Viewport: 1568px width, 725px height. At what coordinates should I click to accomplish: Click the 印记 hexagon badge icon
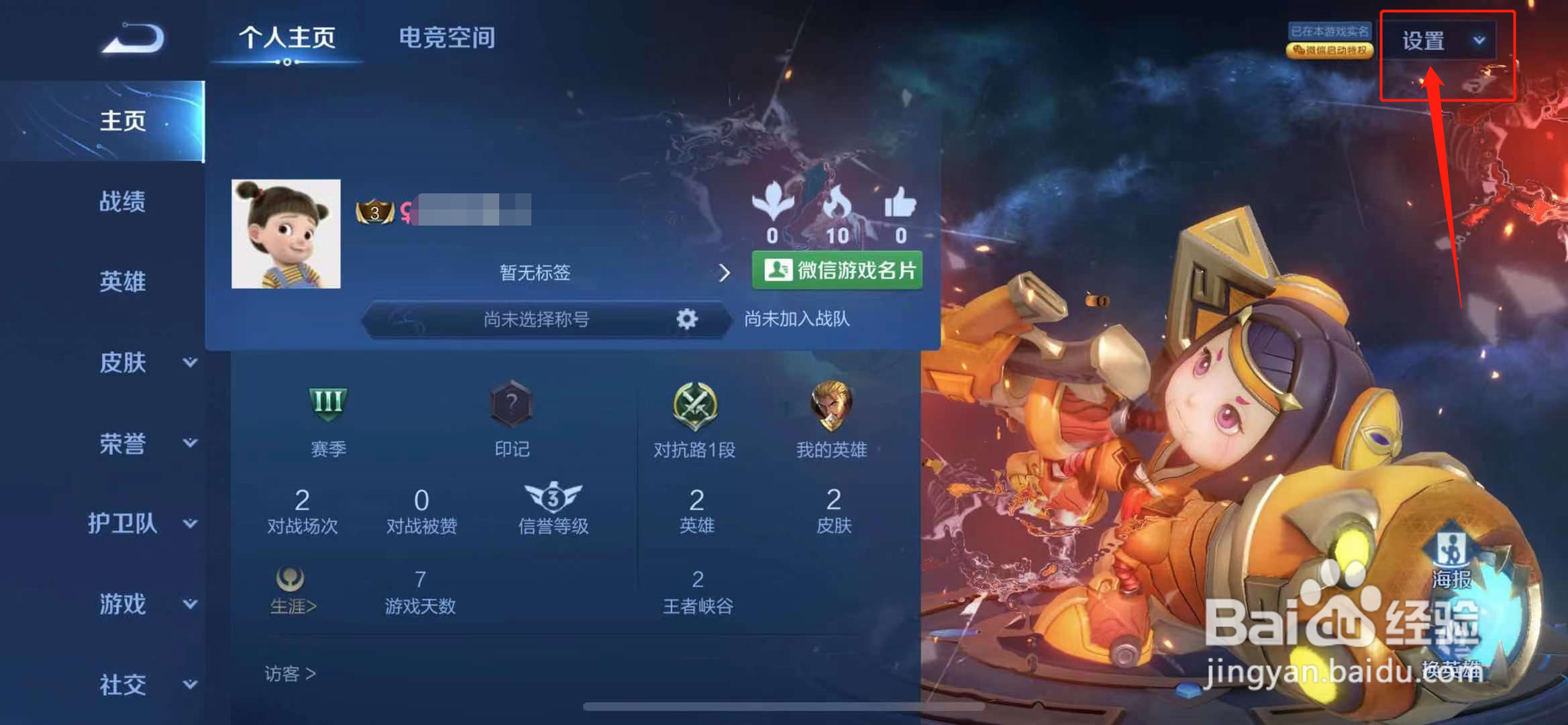(512, 405)
